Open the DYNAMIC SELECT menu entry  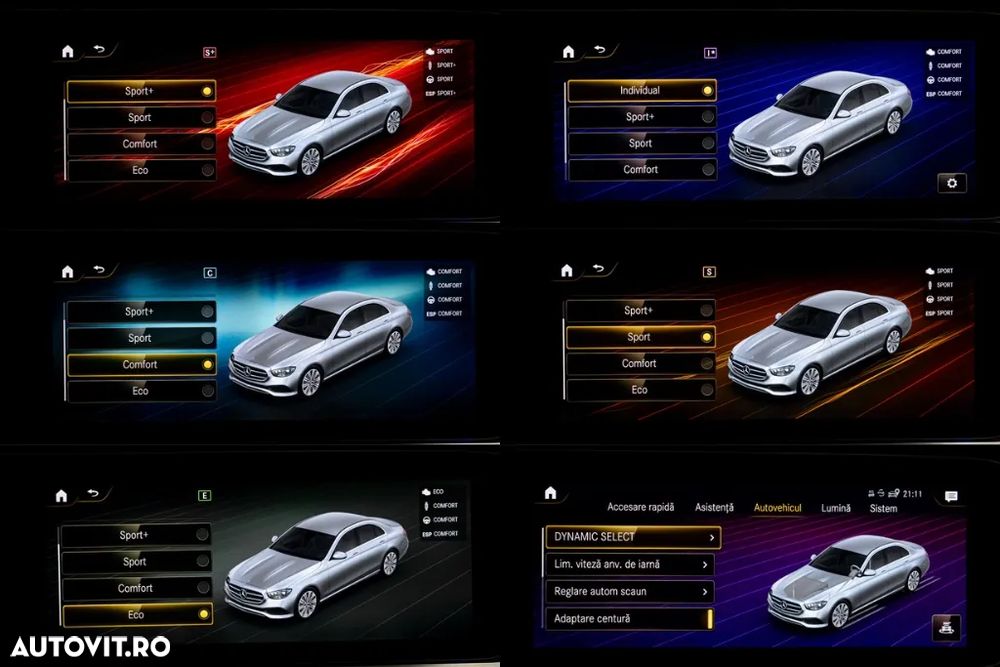632,537
